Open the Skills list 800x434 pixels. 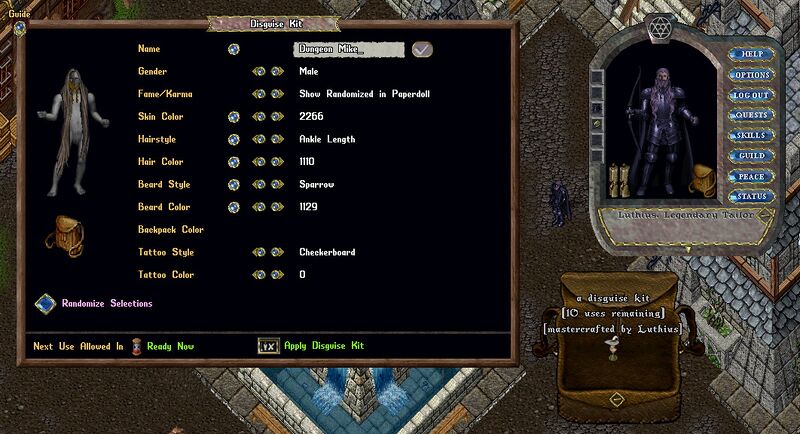(x=752, y=136)
